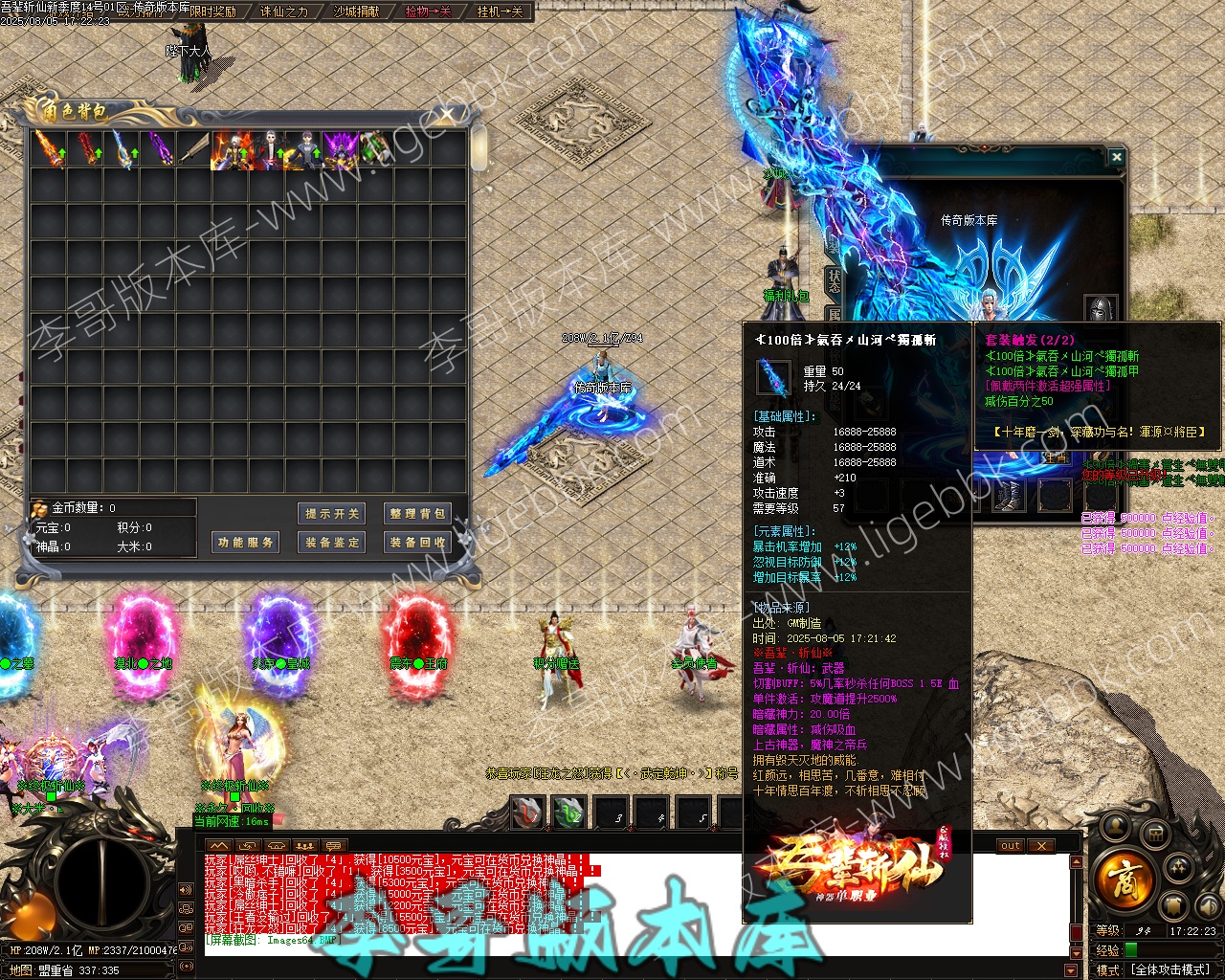Screen dimensions: 1225x980
Task: Toggle the 捡物 auto-pickup switch
Action: (x=428, y=11)
